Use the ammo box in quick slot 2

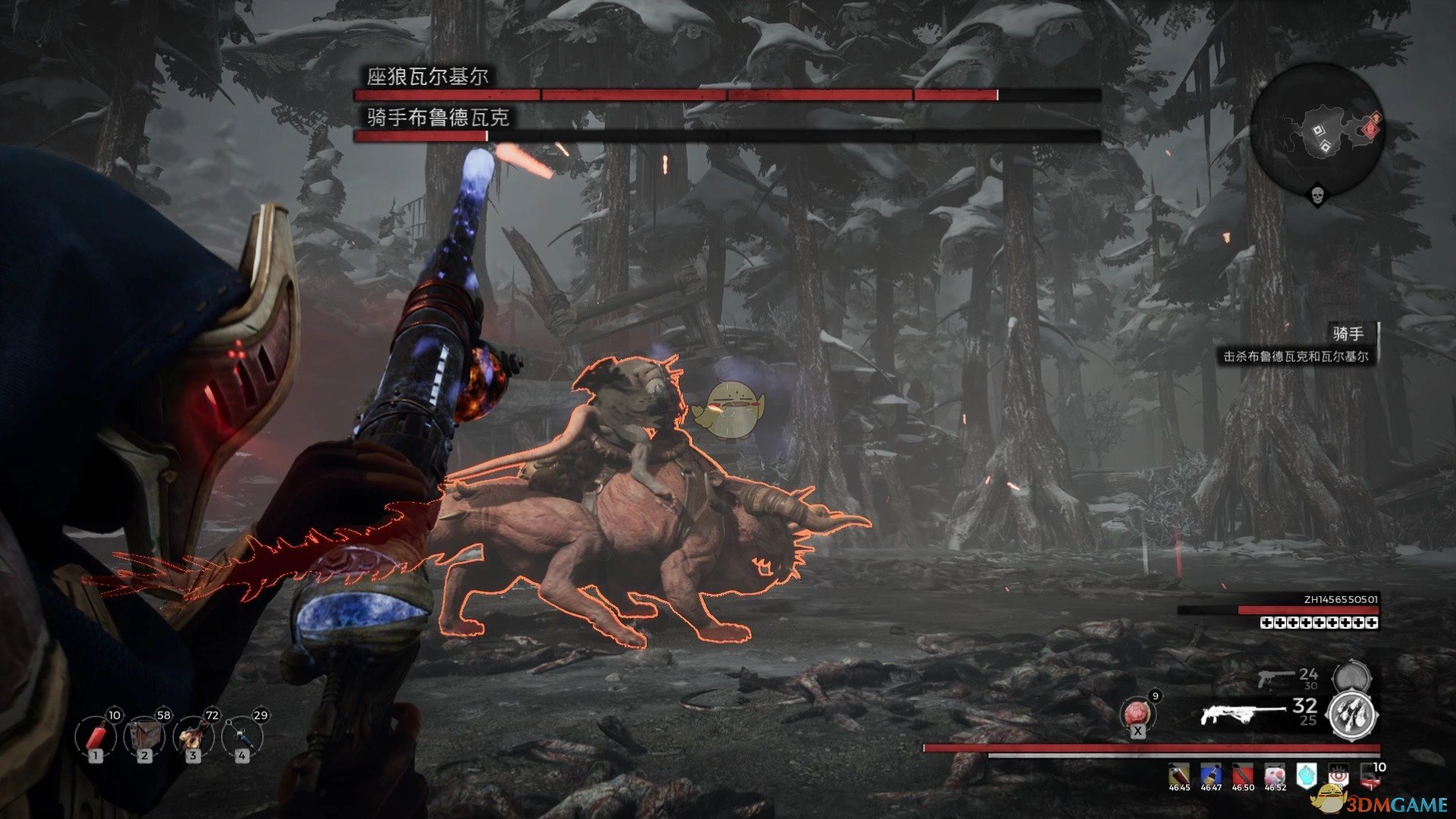(144, 736)
